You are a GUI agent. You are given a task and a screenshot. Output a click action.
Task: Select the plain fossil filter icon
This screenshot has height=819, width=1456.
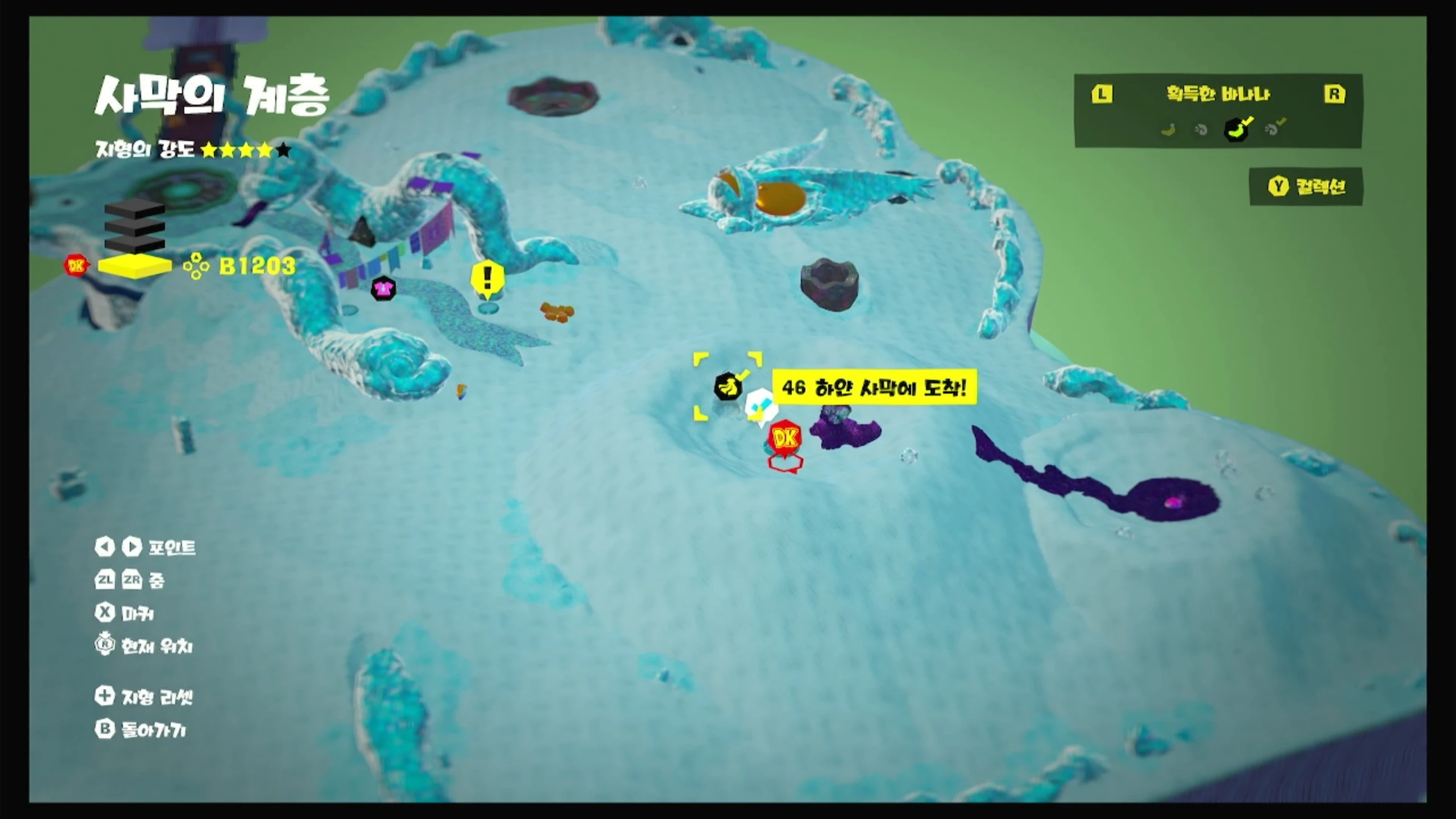1201,130
